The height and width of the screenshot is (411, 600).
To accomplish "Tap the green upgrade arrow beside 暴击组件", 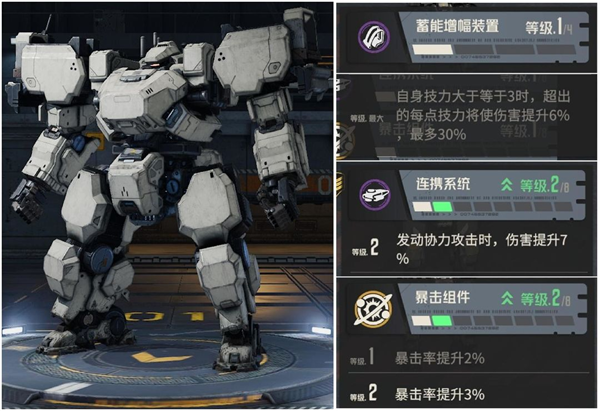I will (x=507, y=296).
